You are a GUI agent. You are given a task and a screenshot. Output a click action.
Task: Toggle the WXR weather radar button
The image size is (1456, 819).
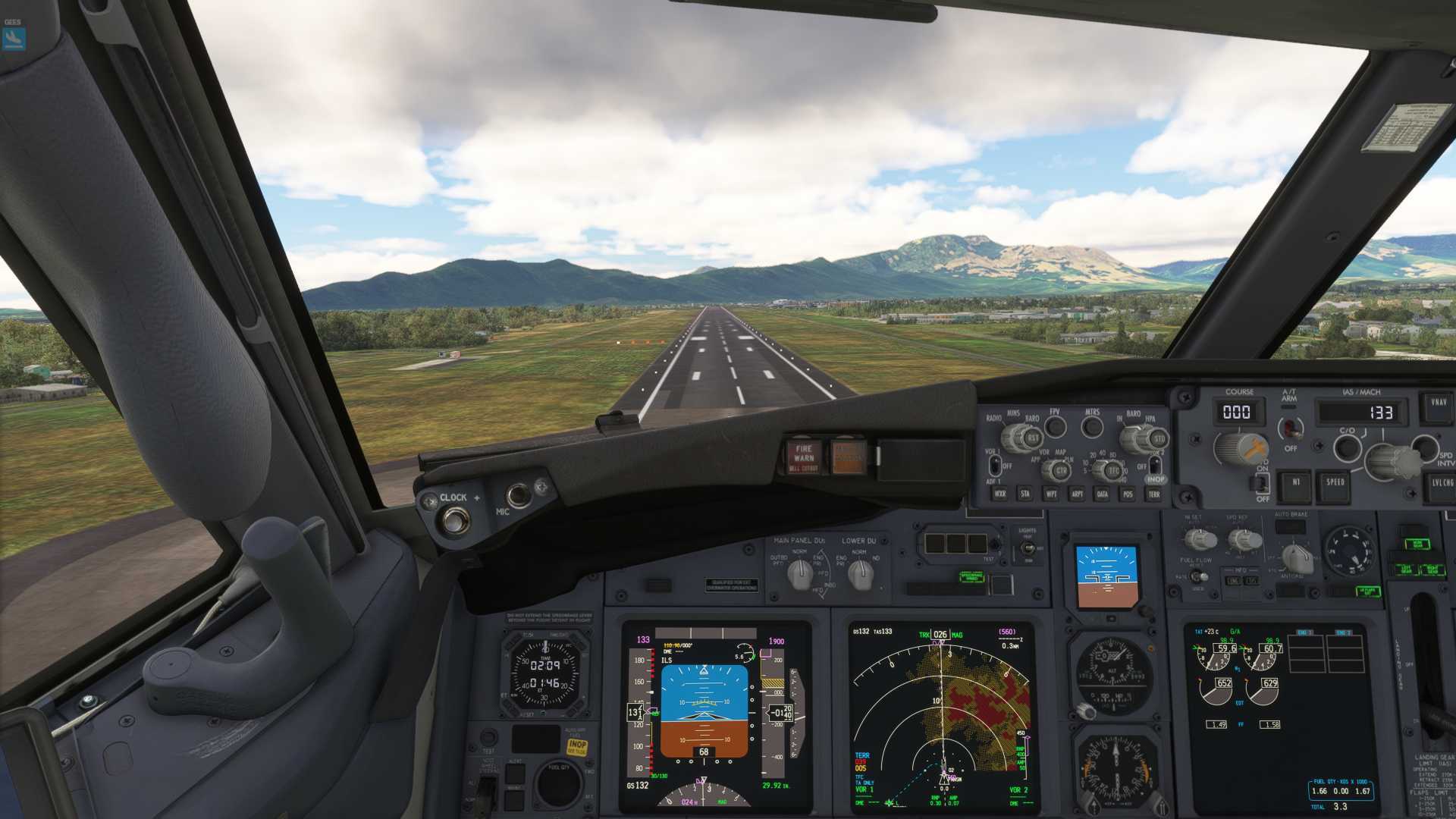click(x=1000, y=494)
